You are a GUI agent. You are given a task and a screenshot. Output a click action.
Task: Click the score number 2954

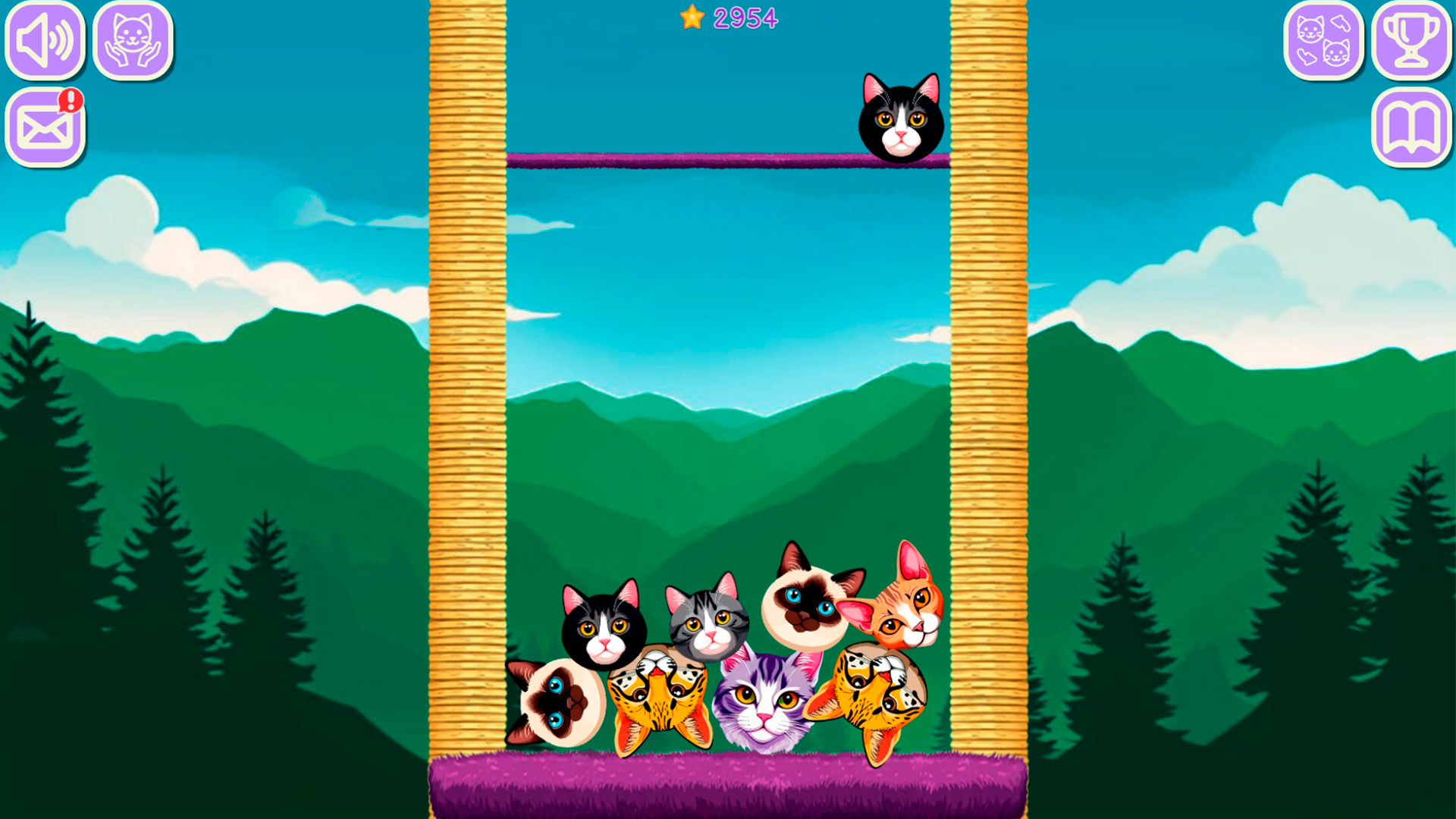tap(747, 17)
